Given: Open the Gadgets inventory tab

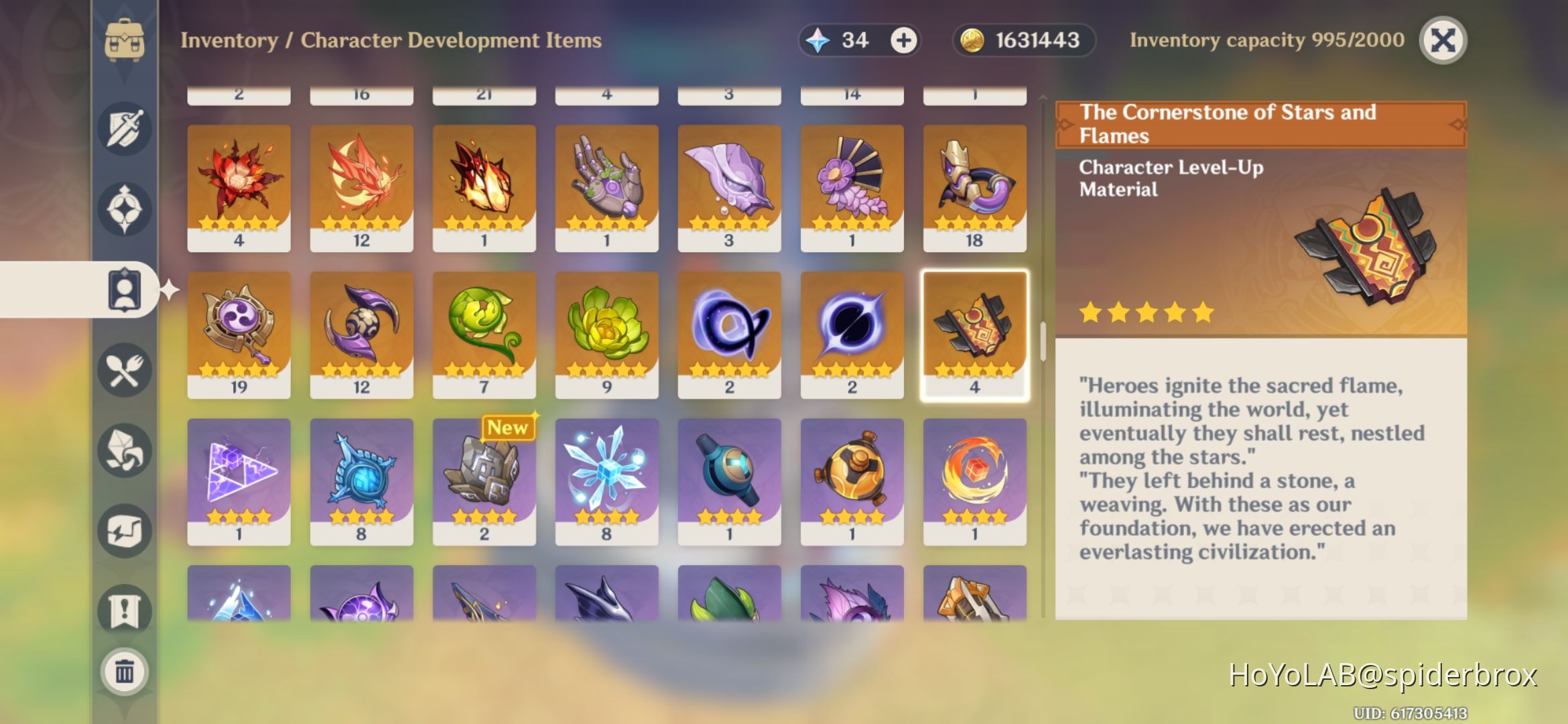Looking at the screenshot, I should [x=124, y=530].
